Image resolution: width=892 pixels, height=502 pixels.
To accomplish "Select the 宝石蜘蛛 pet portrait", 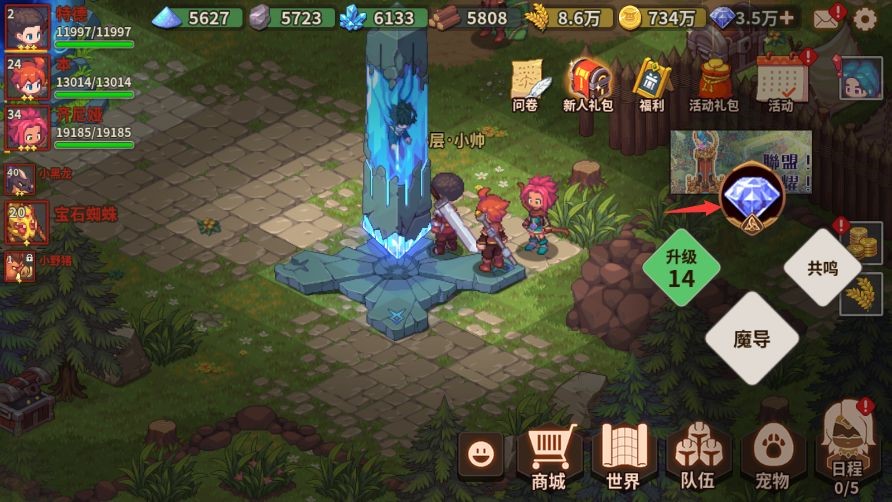I will pos(25,222).
